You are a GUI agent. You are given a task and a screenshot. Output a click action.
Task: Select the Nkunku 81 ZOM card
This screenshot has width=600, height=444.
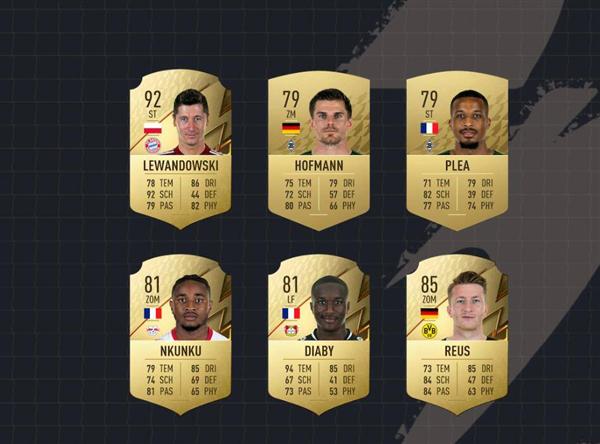coord(181,335)
